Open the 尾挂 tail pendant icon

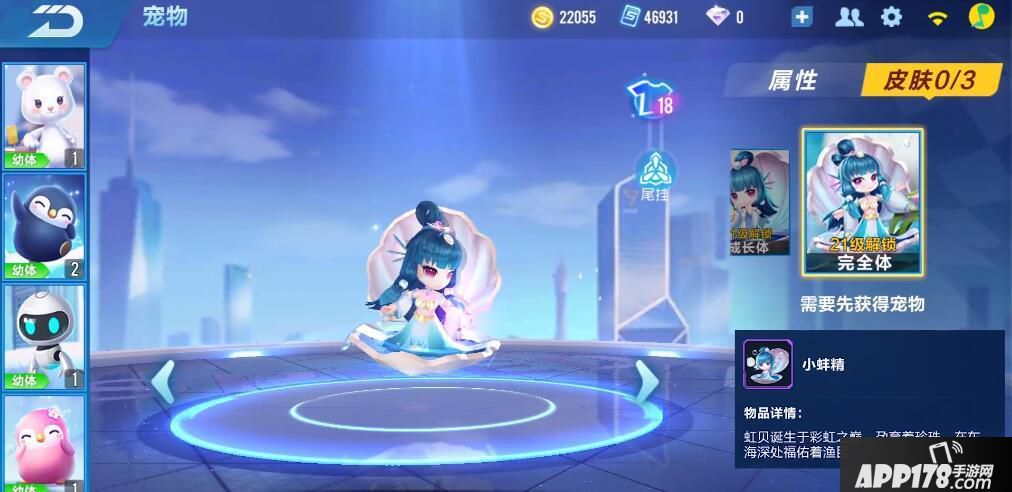point(654,175)
